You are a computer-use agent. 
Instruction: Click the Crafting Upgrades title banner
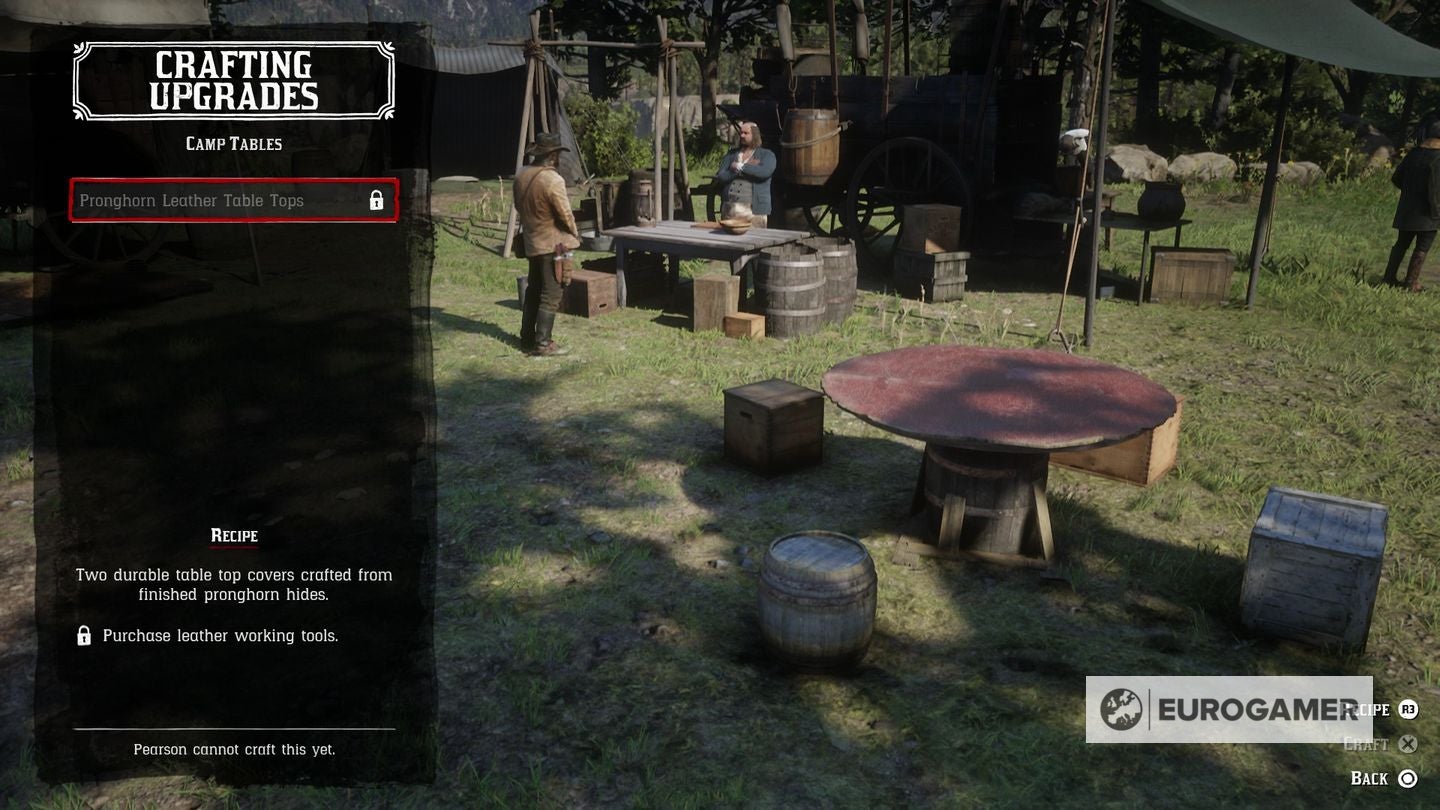233,80
